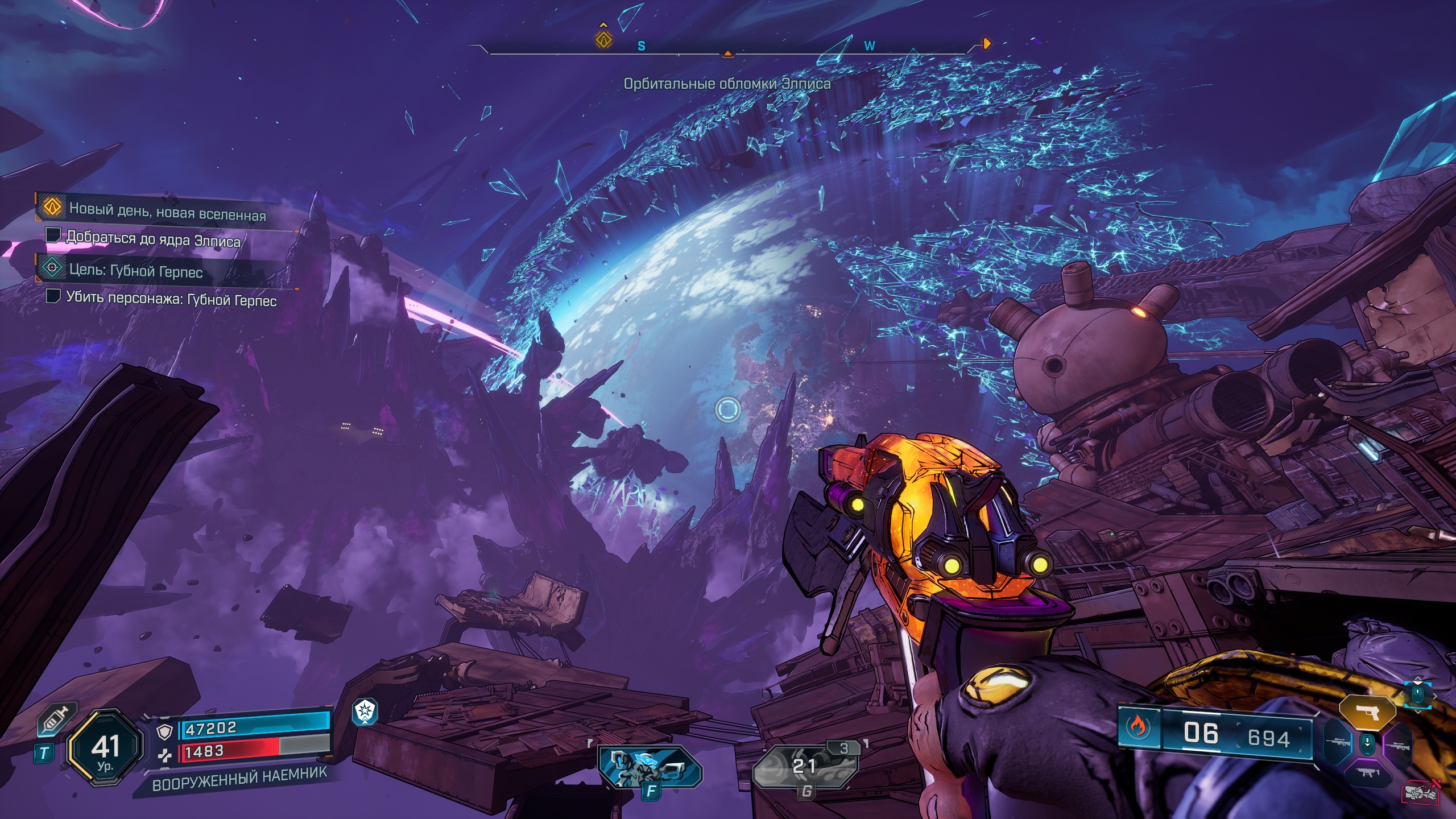Select the main quest "Новый день, новая вселенная"

click(x=167, y=212)
